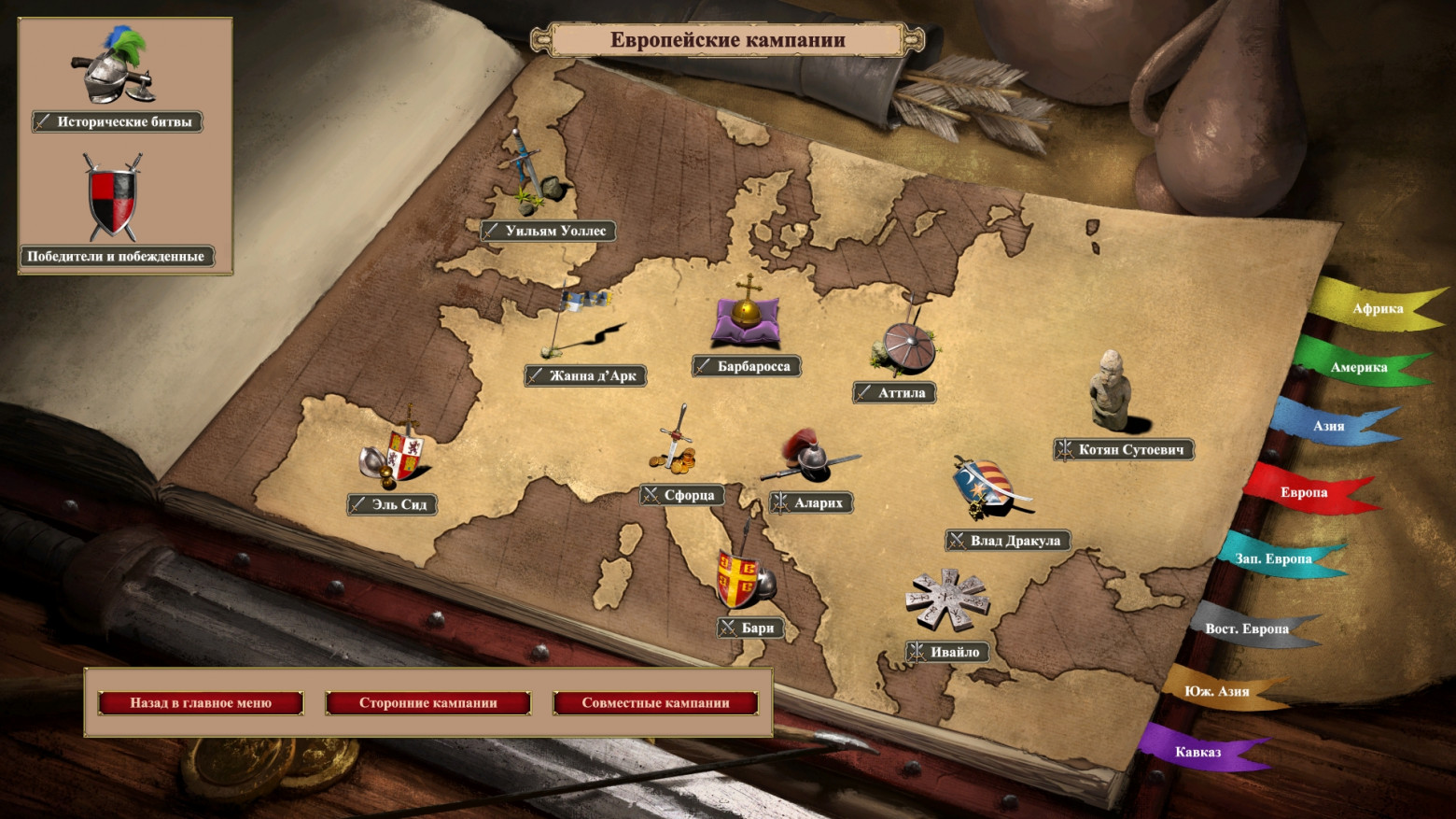
Task: Choose the Жанна д'Арк campaign
Action: 585,375
